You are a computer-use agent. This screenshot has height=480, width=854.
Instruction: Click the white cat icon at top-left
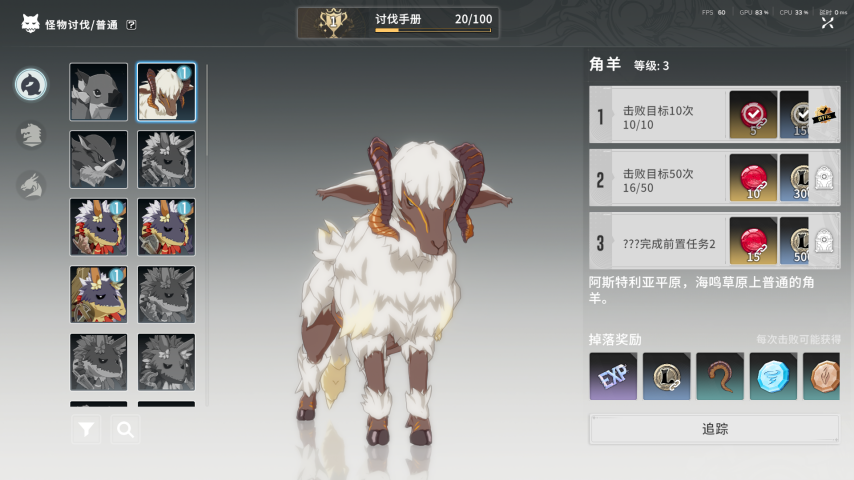click(30, 23)
